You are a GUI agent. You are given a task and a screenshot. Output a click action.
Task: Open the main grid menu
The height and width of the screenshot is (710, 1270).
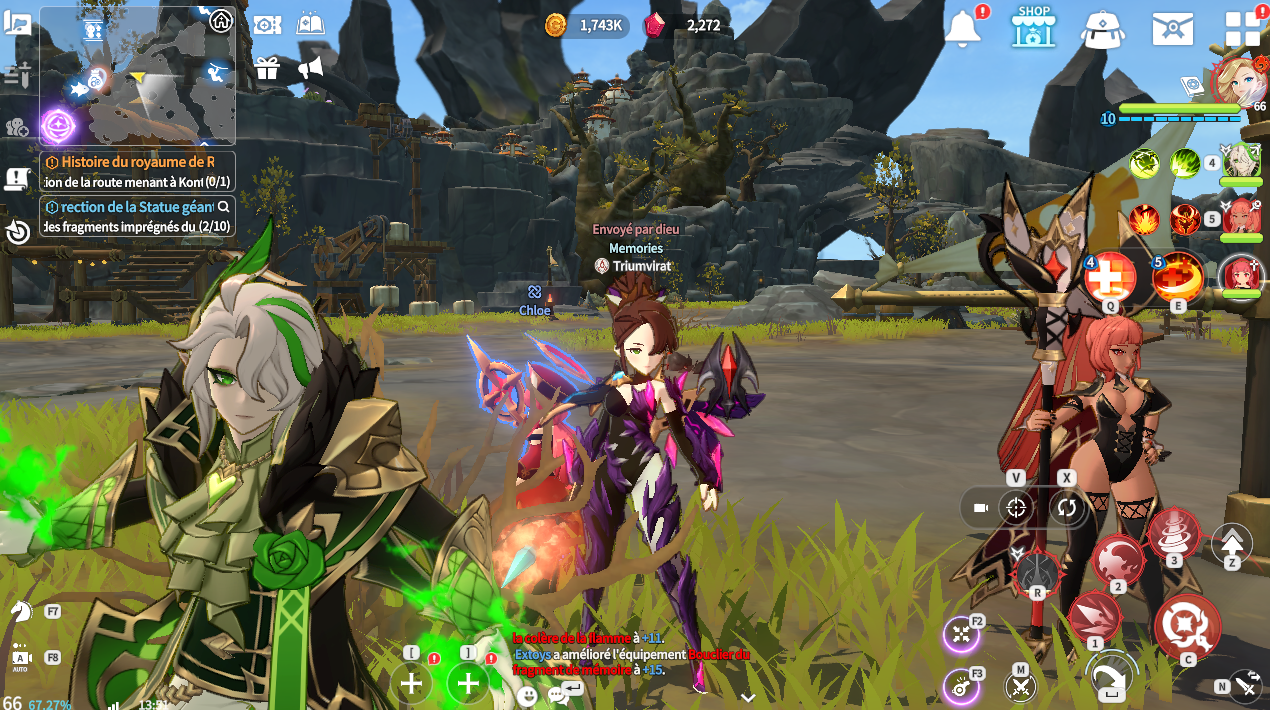[x=1242, y=29]
